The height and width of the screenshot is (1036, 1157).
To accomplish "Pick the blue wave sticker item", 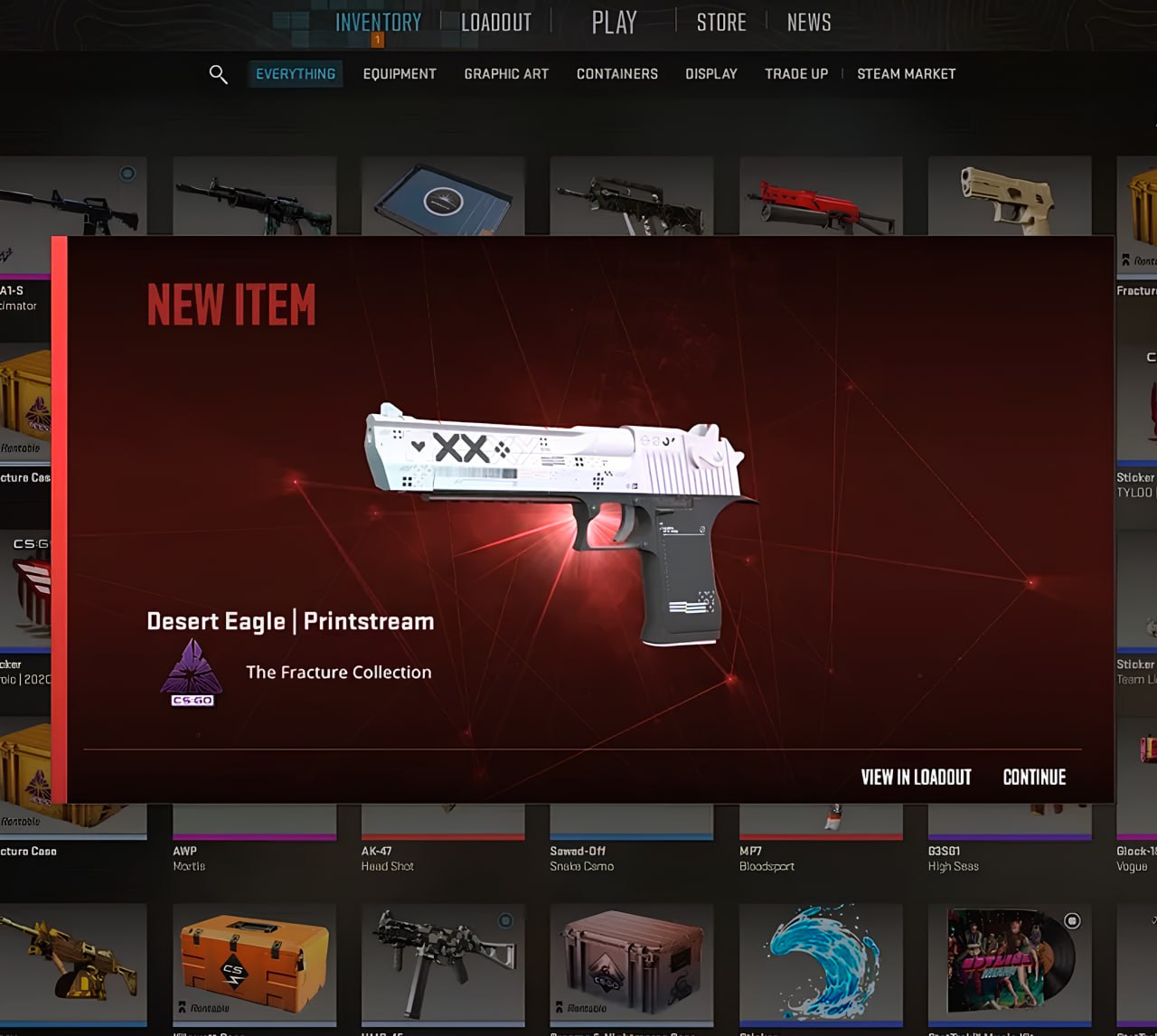I will tap(821, 963).
